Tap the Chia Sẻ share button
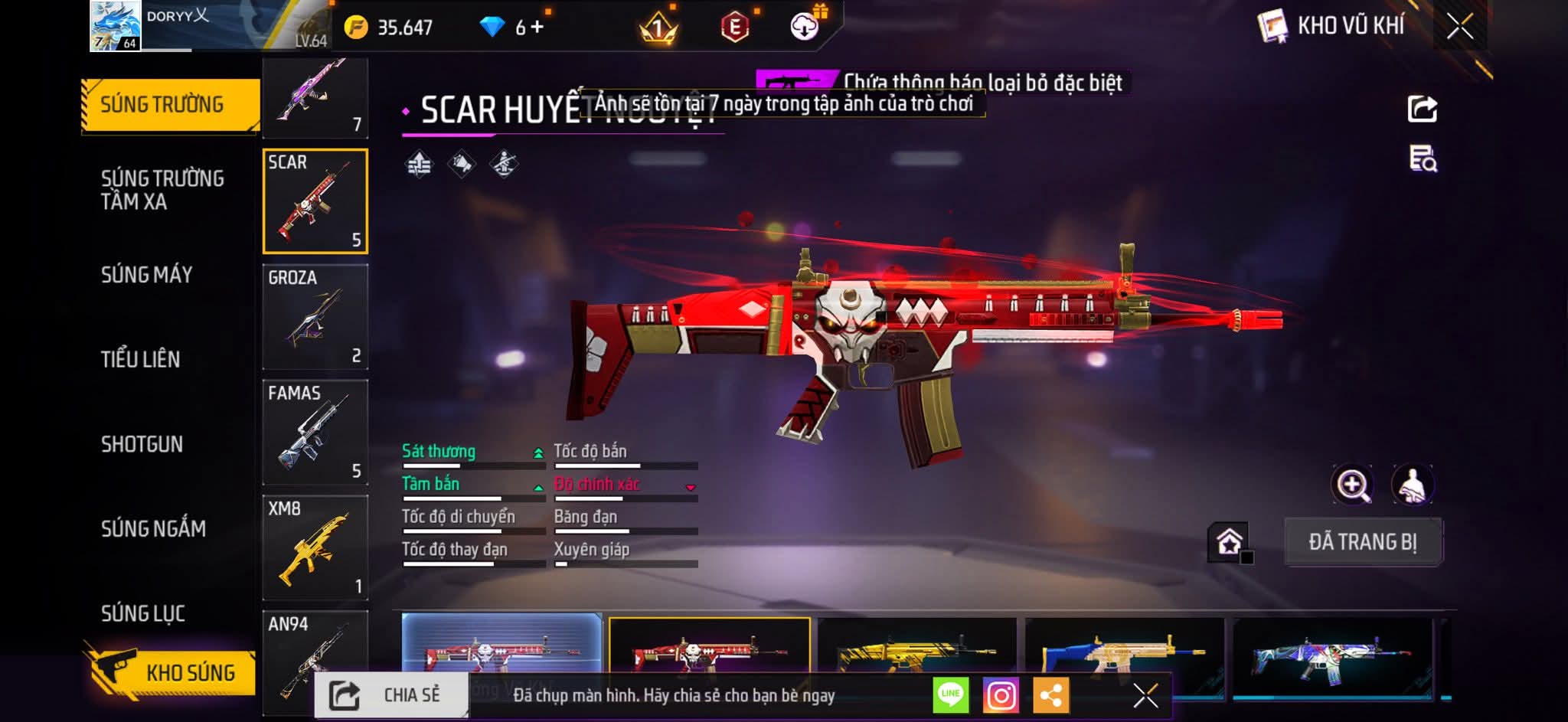 click(391, 695)
